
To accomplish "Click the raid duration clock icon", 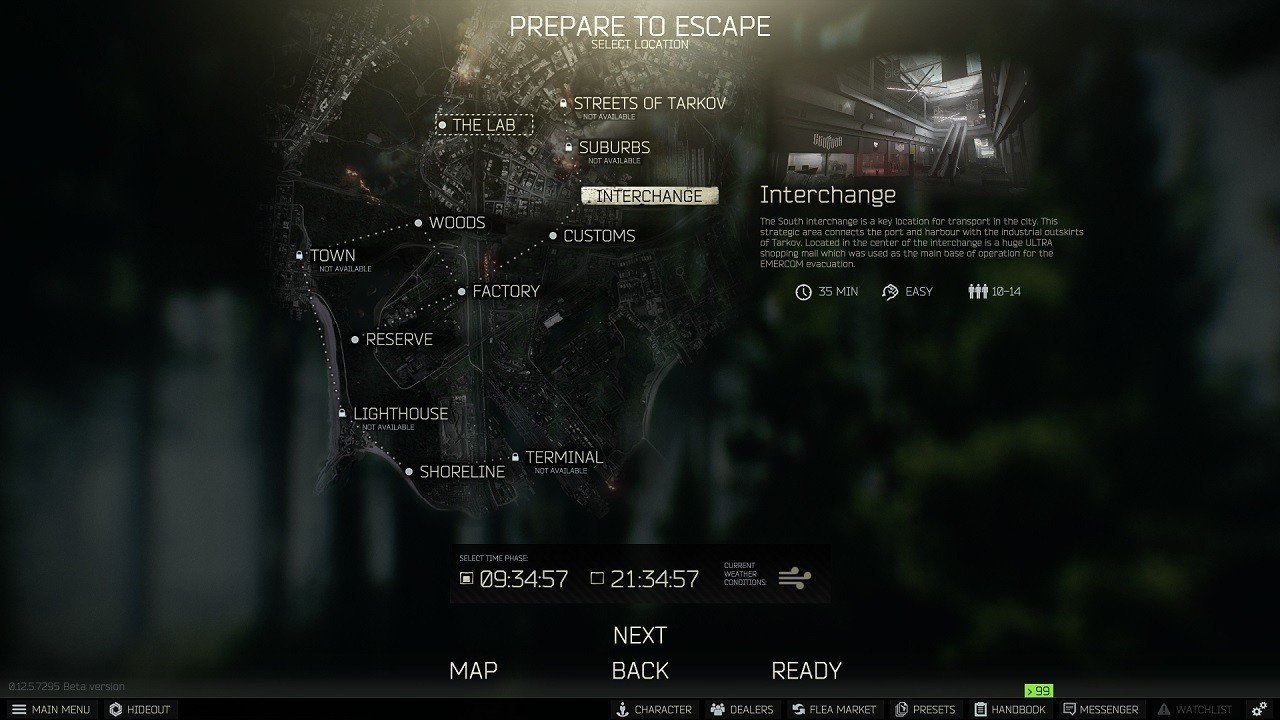I will 804,291.
